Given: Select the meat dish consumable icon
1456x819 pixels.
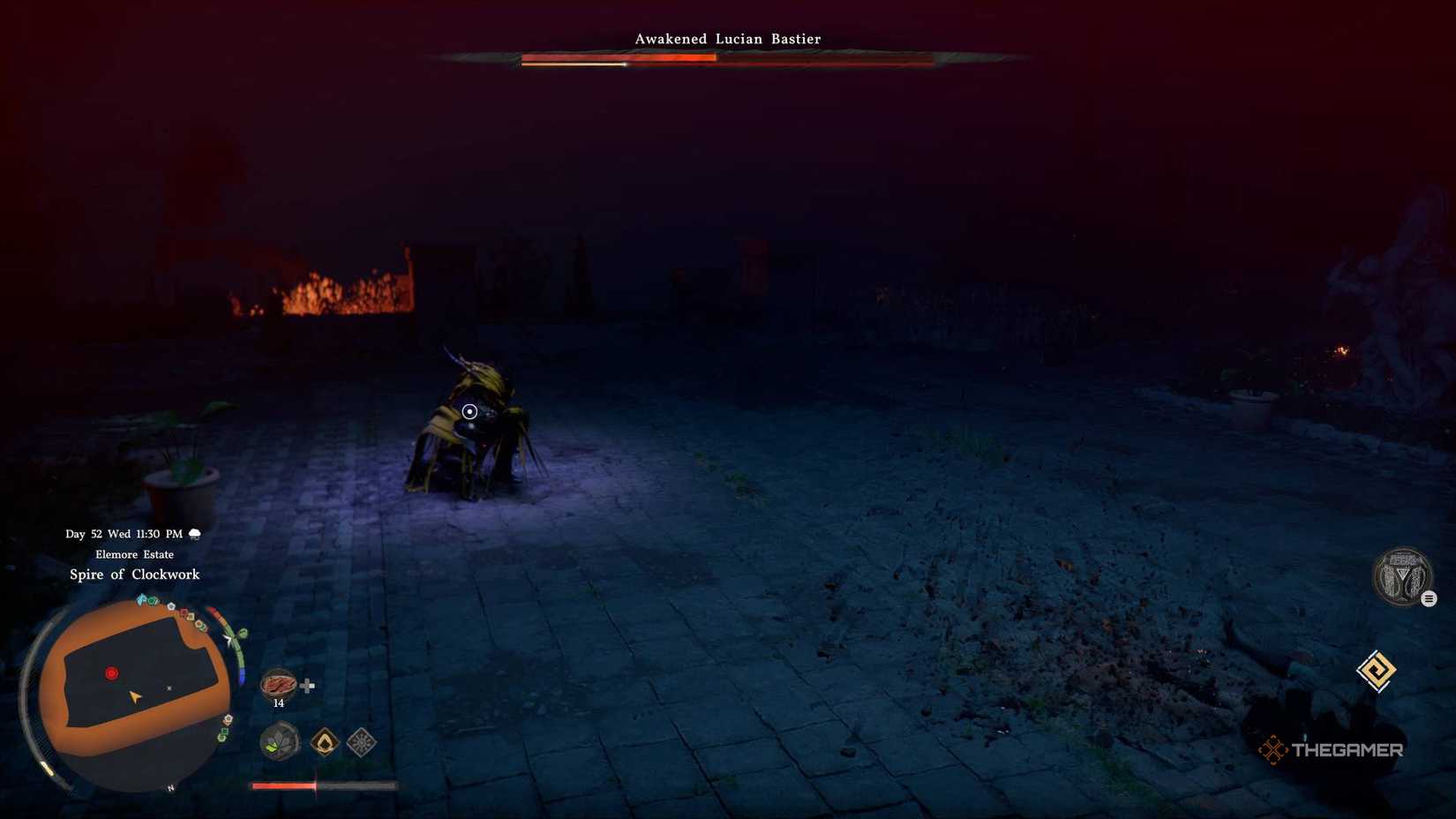Looking at the screenshot, I should (x=279, y=684).
